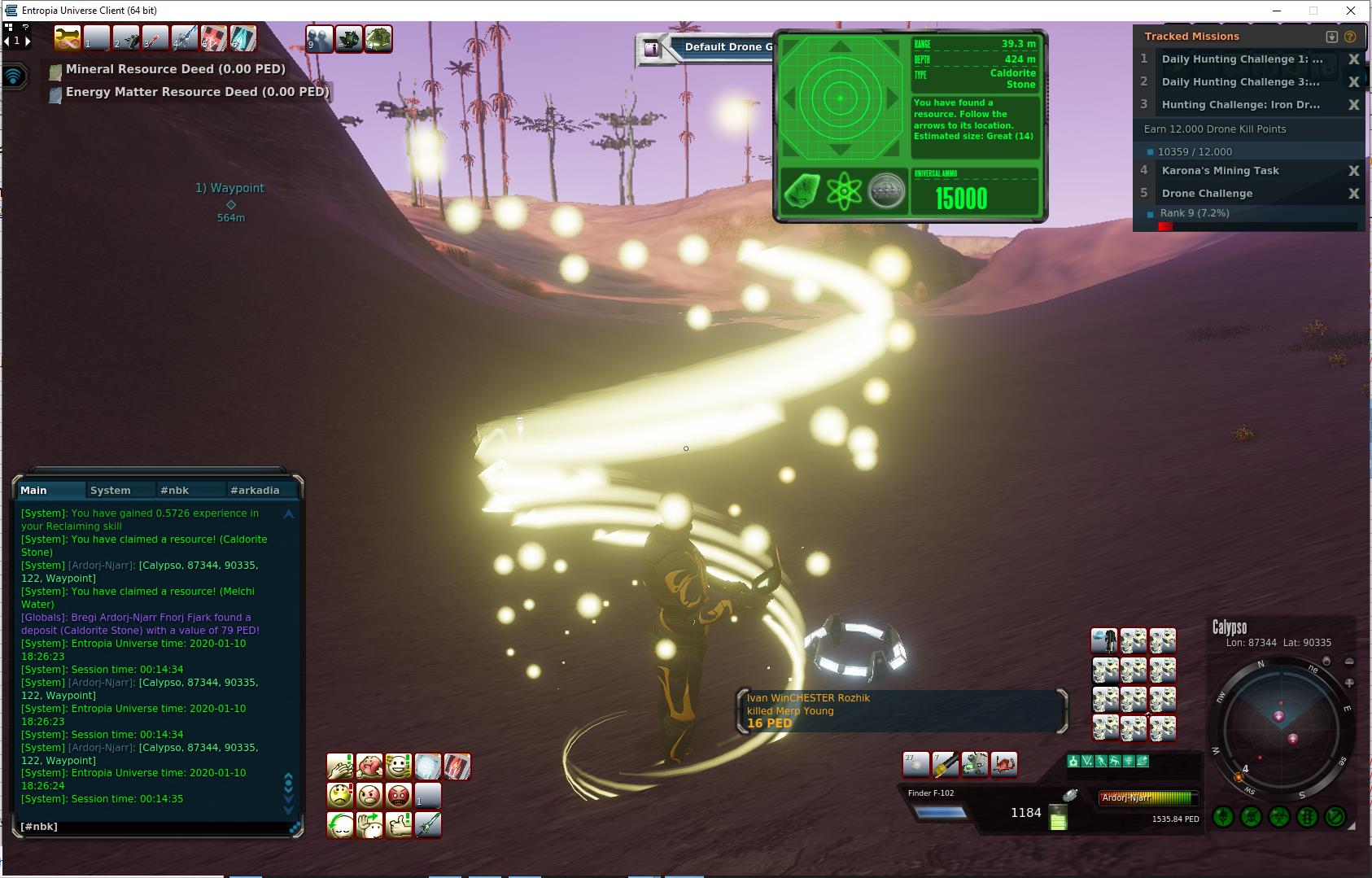Select Hunting Challenge: Iron Drone mission
Viewport: 1372px width, 878px height.
[1240, 105]
